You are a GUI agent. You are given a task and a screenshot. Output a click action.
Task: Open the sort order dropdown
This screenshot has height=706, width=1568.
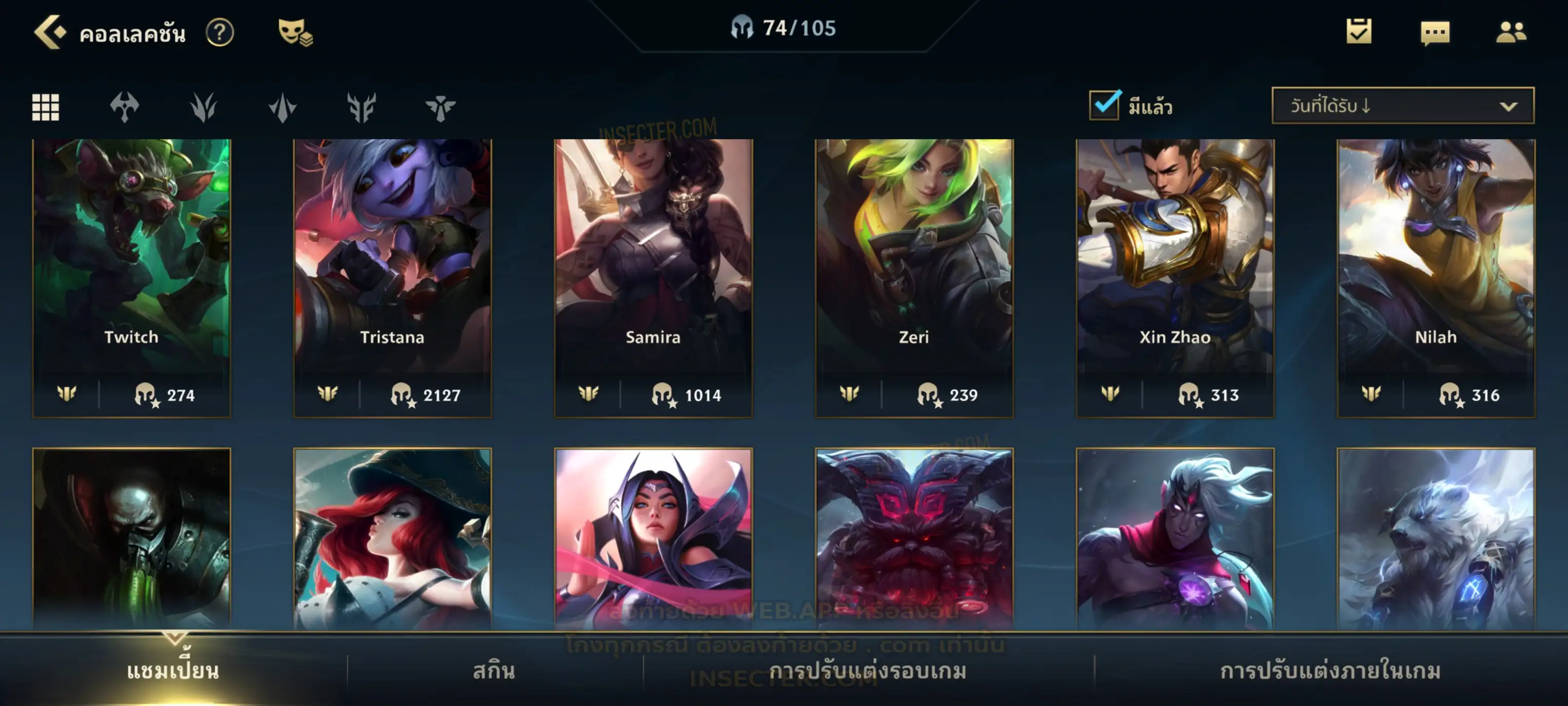coord(1403,105)
